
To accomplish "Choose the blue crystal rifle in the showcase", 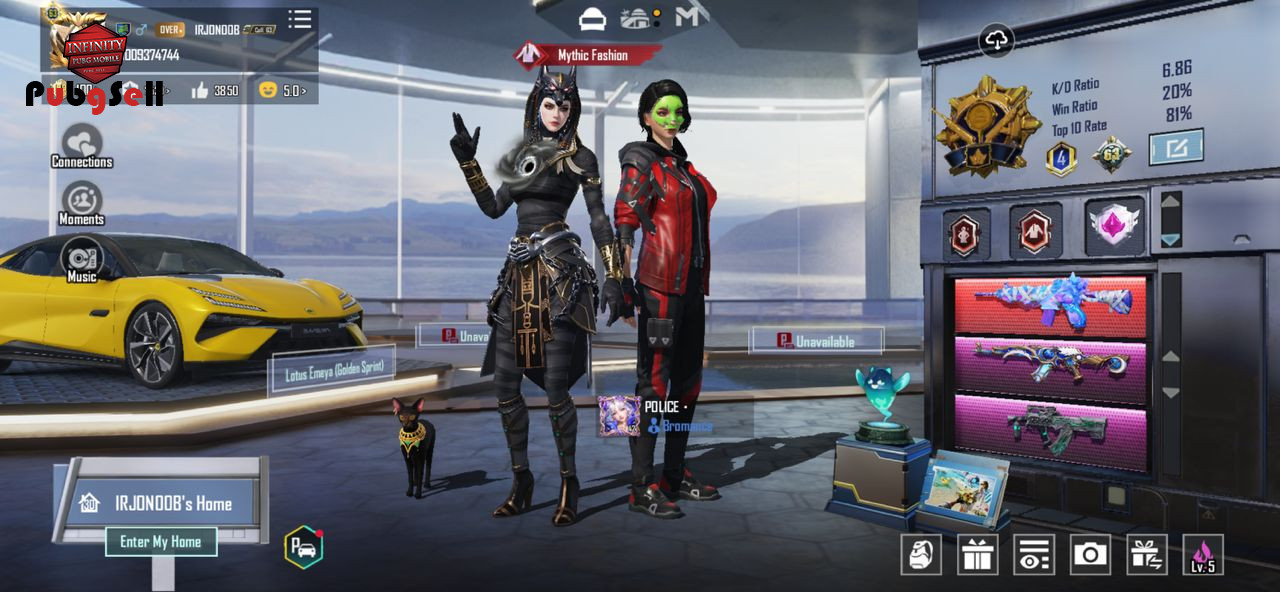I will [1050, 303].
